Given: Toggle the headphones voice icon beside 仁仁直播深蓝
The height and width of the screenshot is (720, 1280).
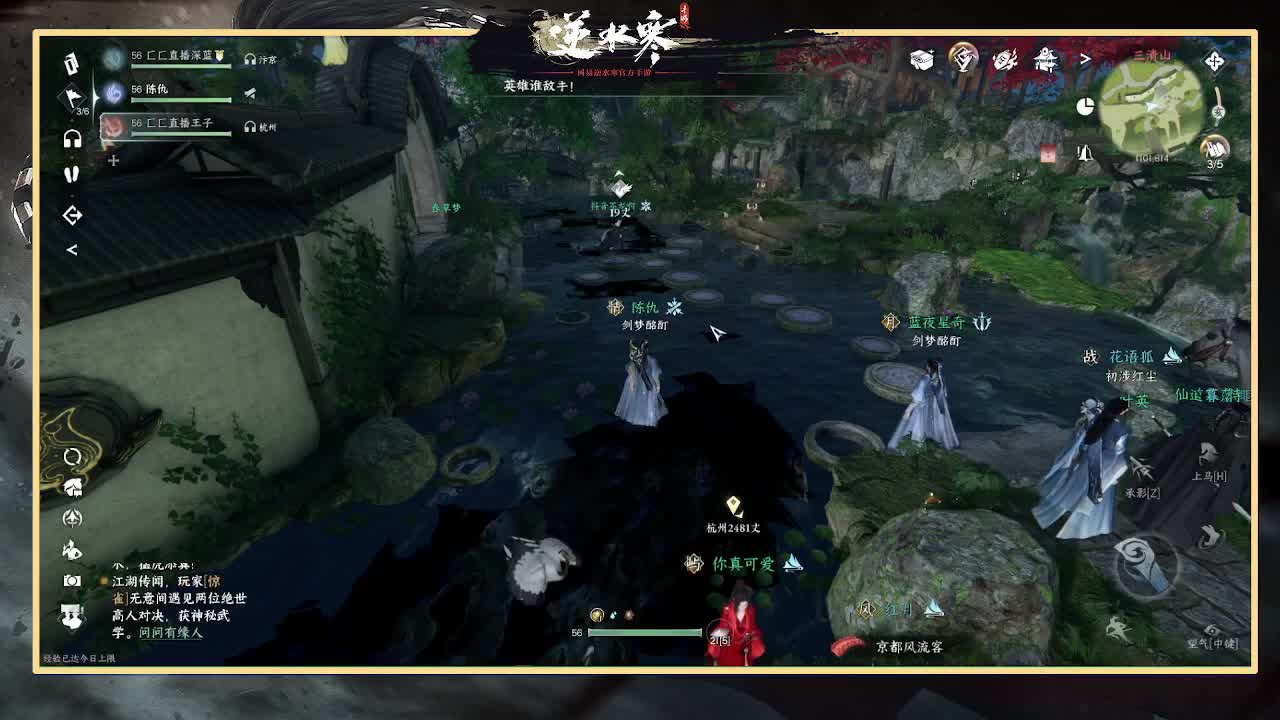Looking at the screenshot, I should (x=250, y=59).
